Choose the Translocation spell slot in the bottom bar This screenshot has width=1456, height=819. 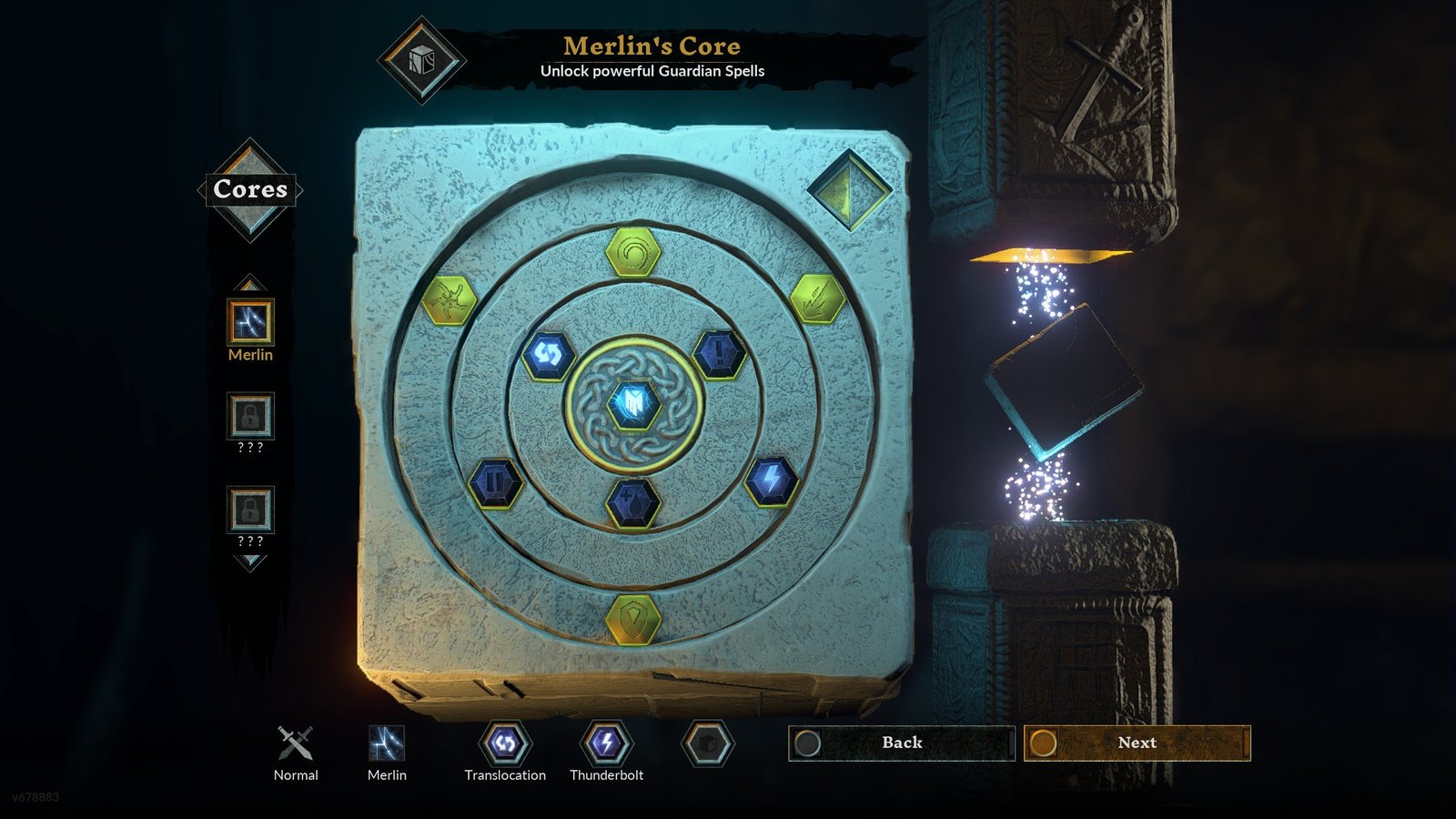tap(505, 744)
